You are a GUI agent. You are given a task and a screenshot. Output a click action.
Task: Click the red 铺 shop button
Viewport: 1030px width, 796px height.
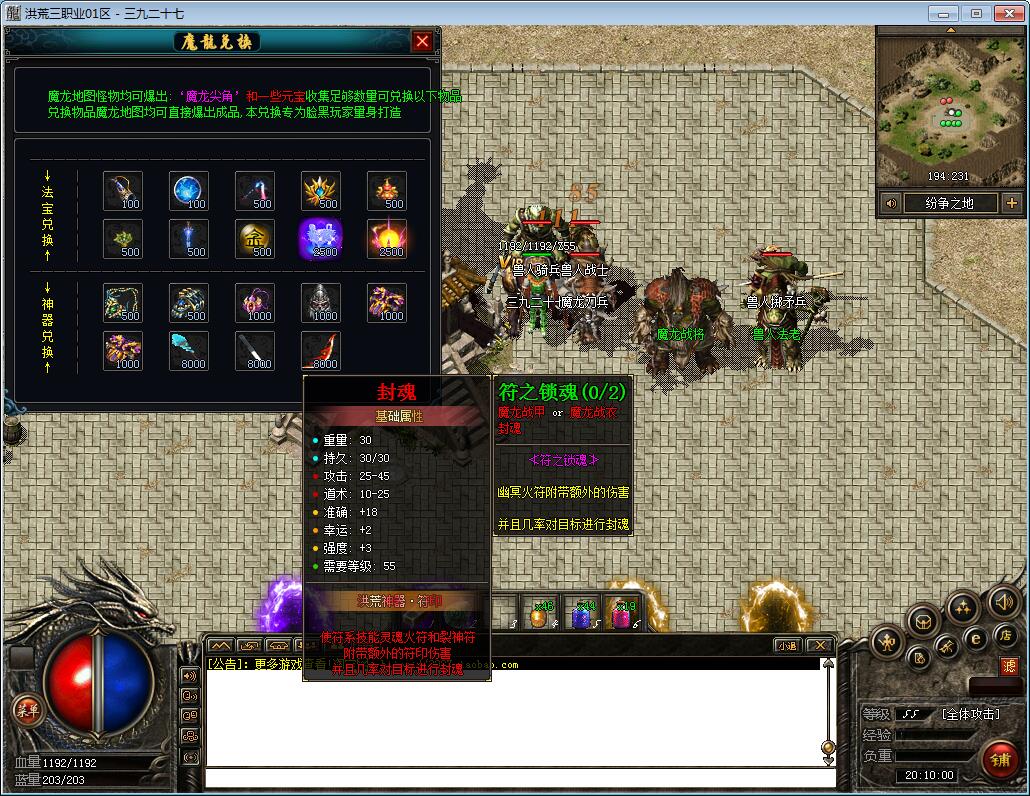pos(999,759)
